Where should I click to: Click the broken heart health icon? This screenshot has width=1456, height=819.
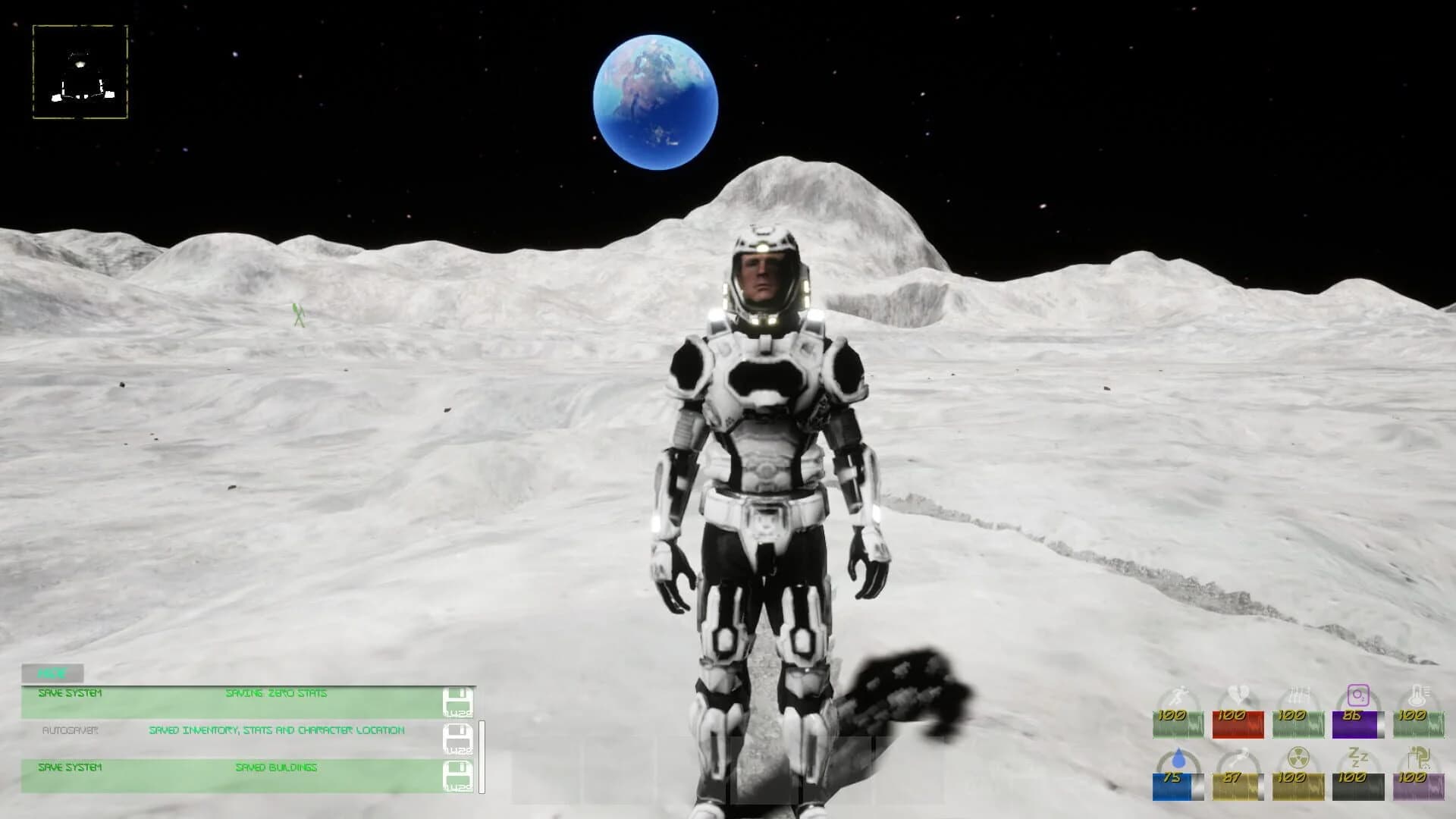pyautogui.click(x=1238, y=692)
